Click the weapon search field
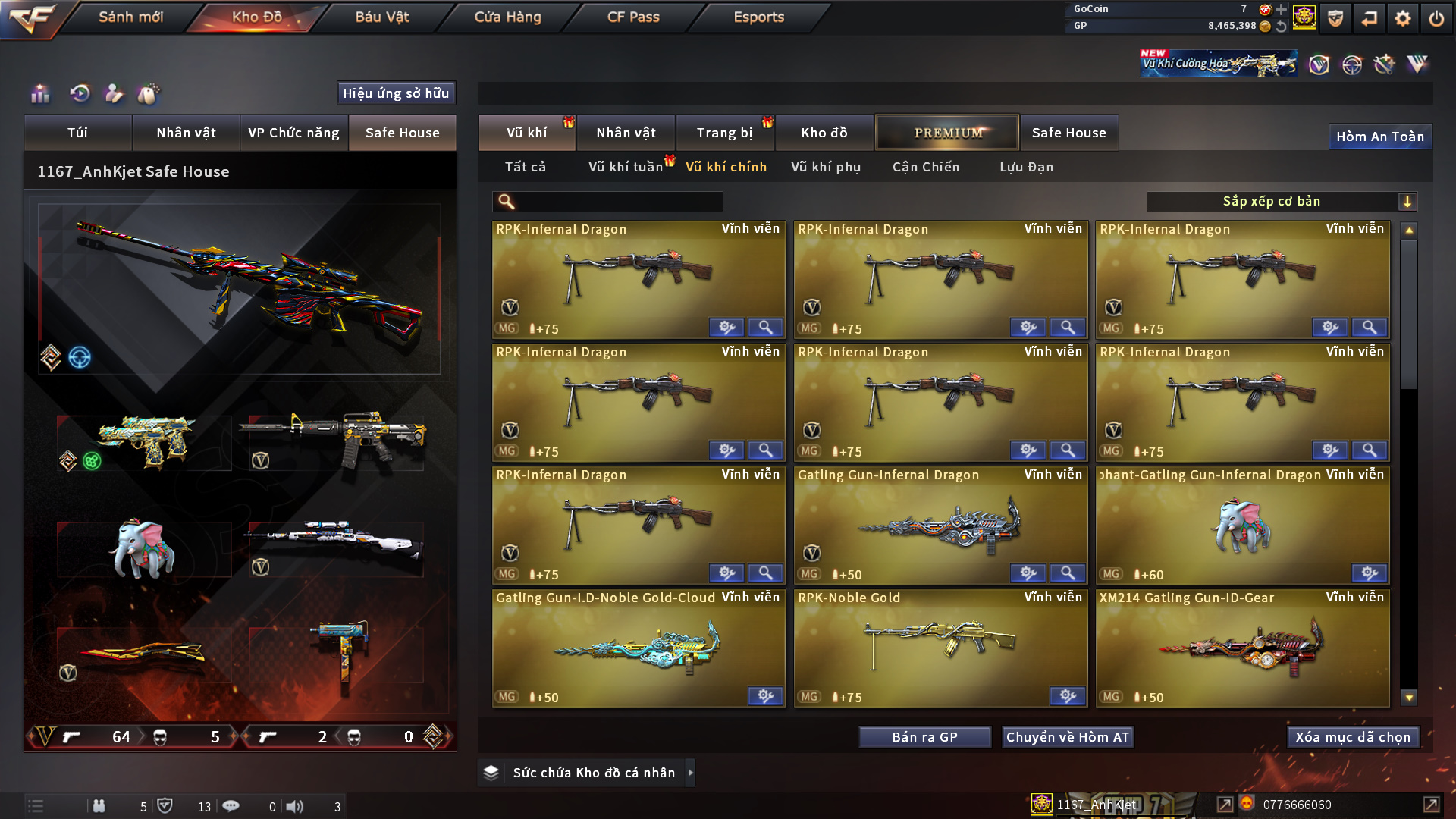 (618, 202)
